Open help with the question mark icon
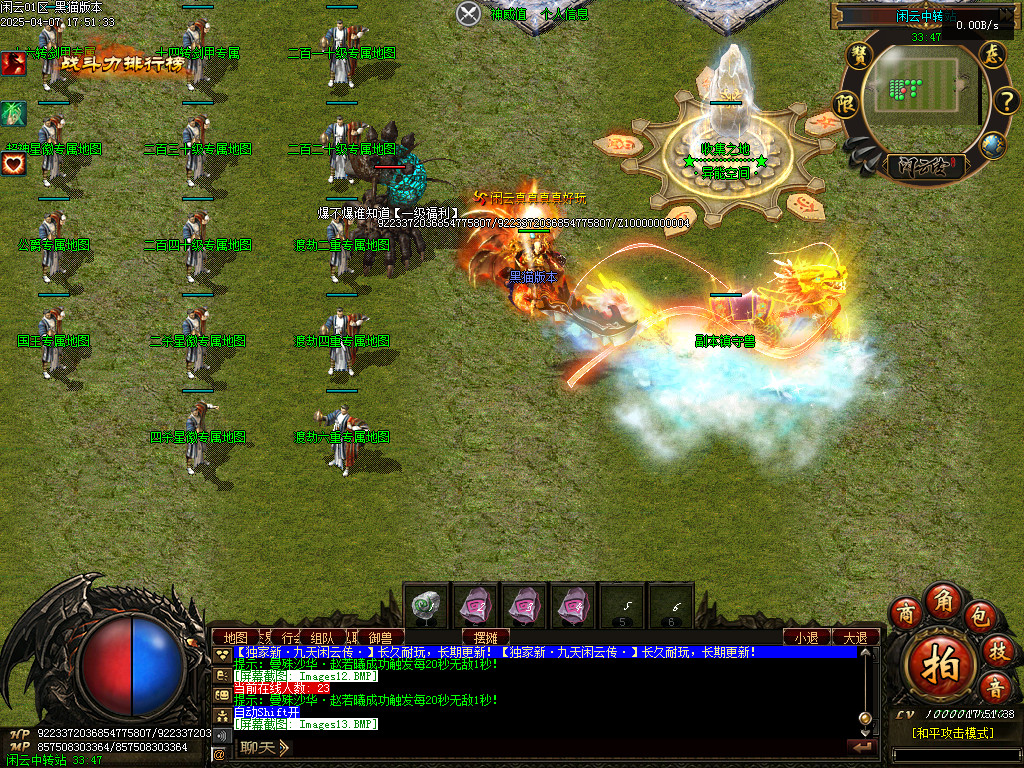The image size is (1024, 768). pos(1005,101)
